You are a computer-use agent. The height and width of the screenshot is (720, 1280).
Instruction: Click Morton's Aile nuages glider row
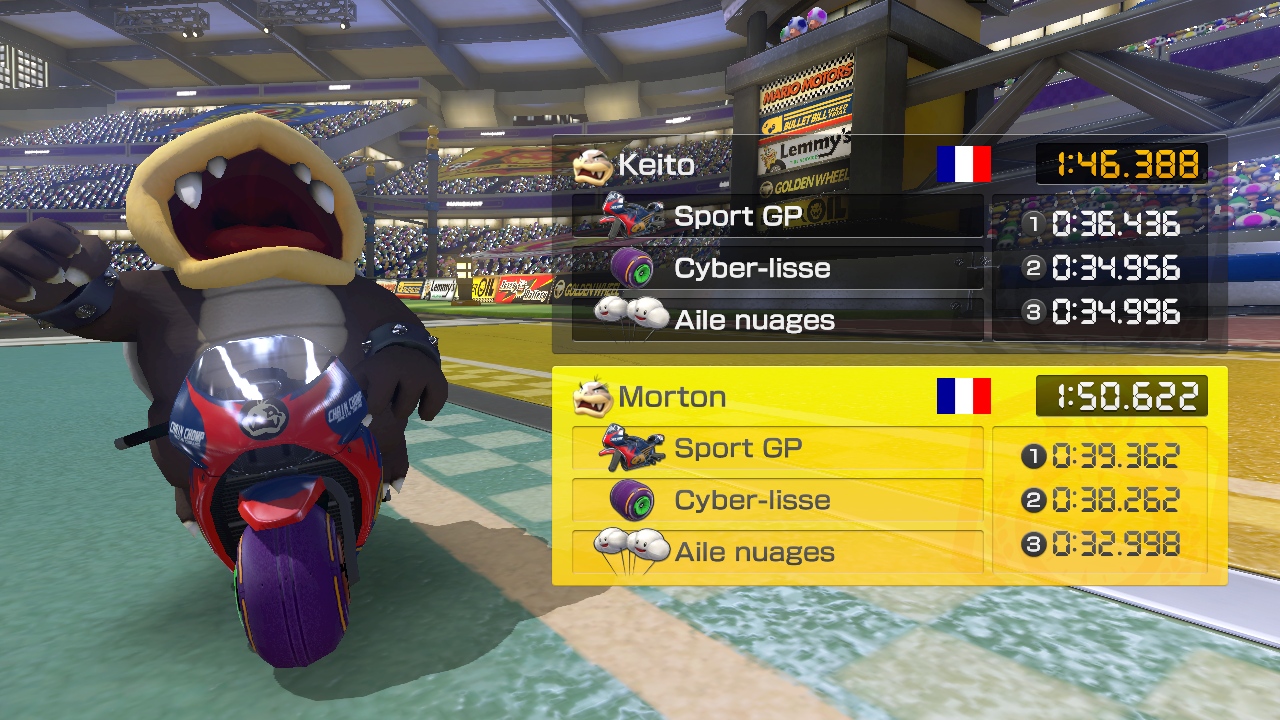click(777, 552)
